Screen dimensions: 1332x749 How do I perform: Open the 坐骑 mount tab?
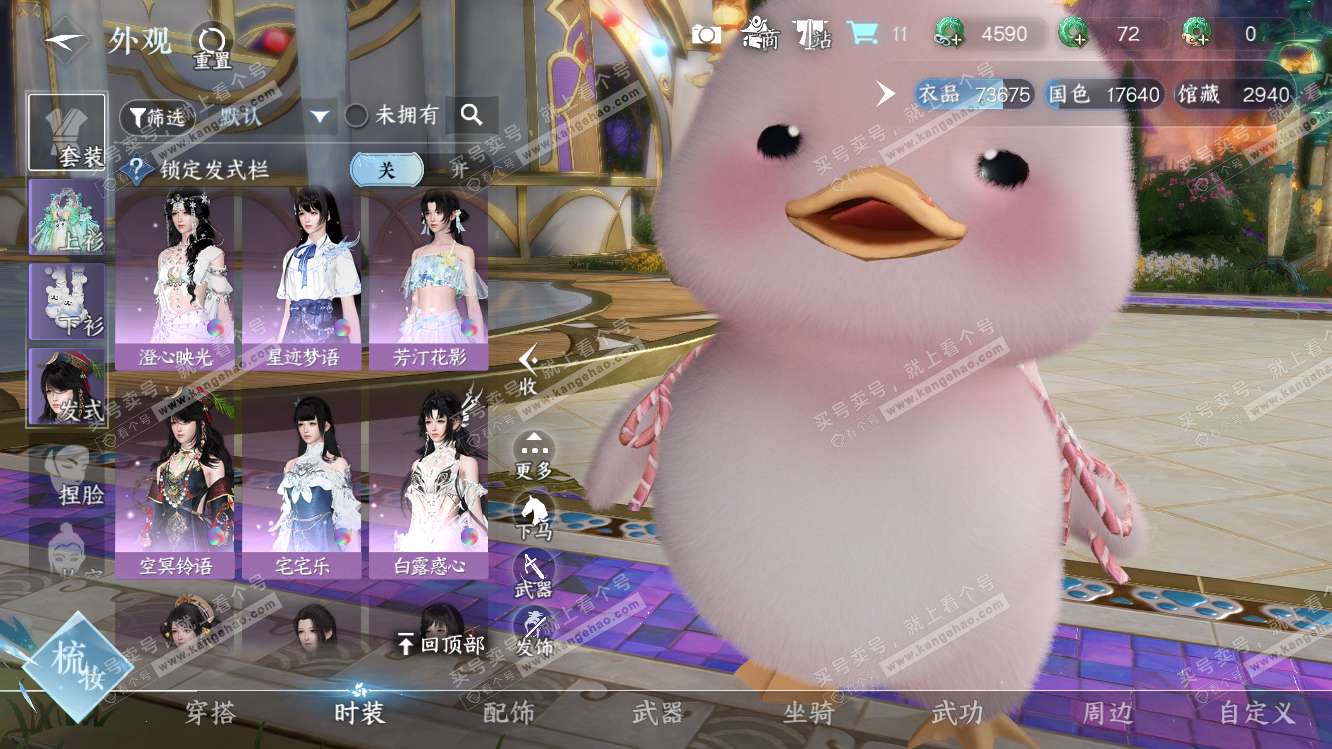coord(808,713)
